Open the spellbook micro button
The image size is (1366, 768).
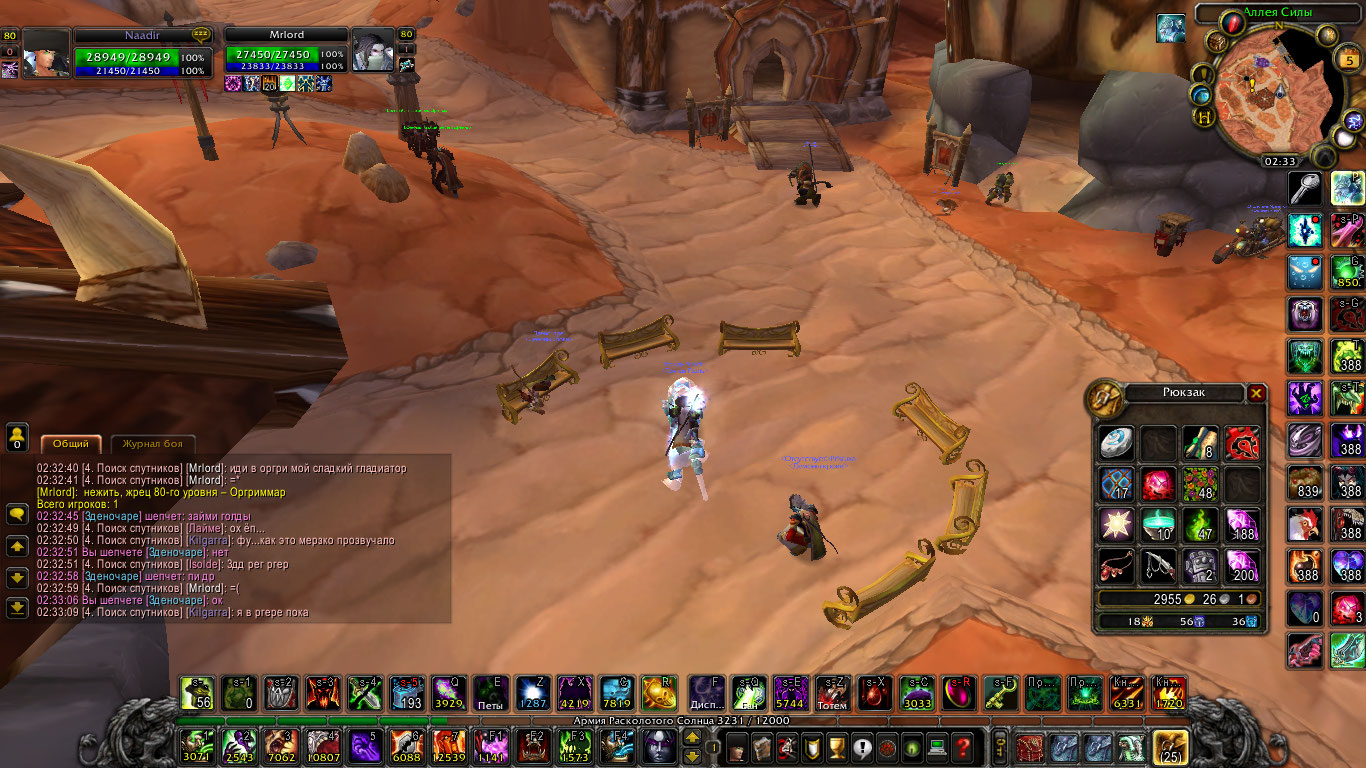pyautogui.click(x=762, y=746)
